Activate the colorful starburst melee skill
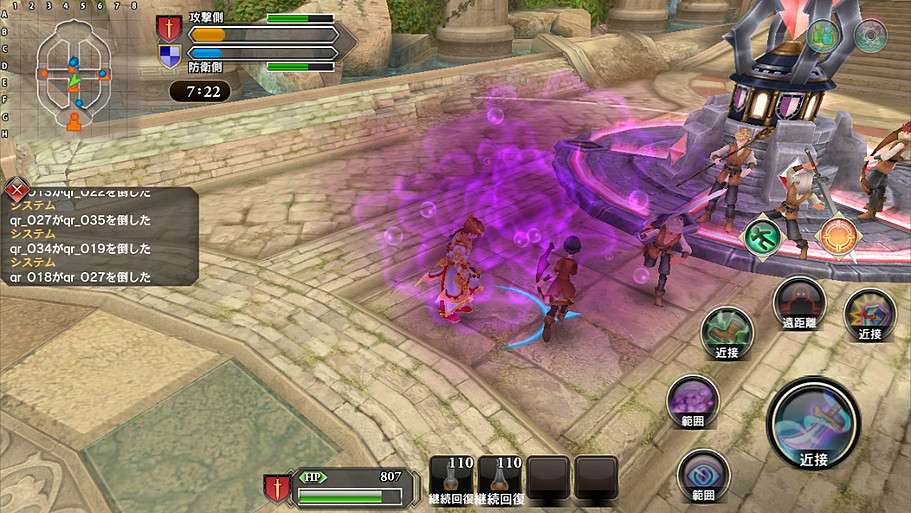Screen dimensions: 911x513 point(869,312)
